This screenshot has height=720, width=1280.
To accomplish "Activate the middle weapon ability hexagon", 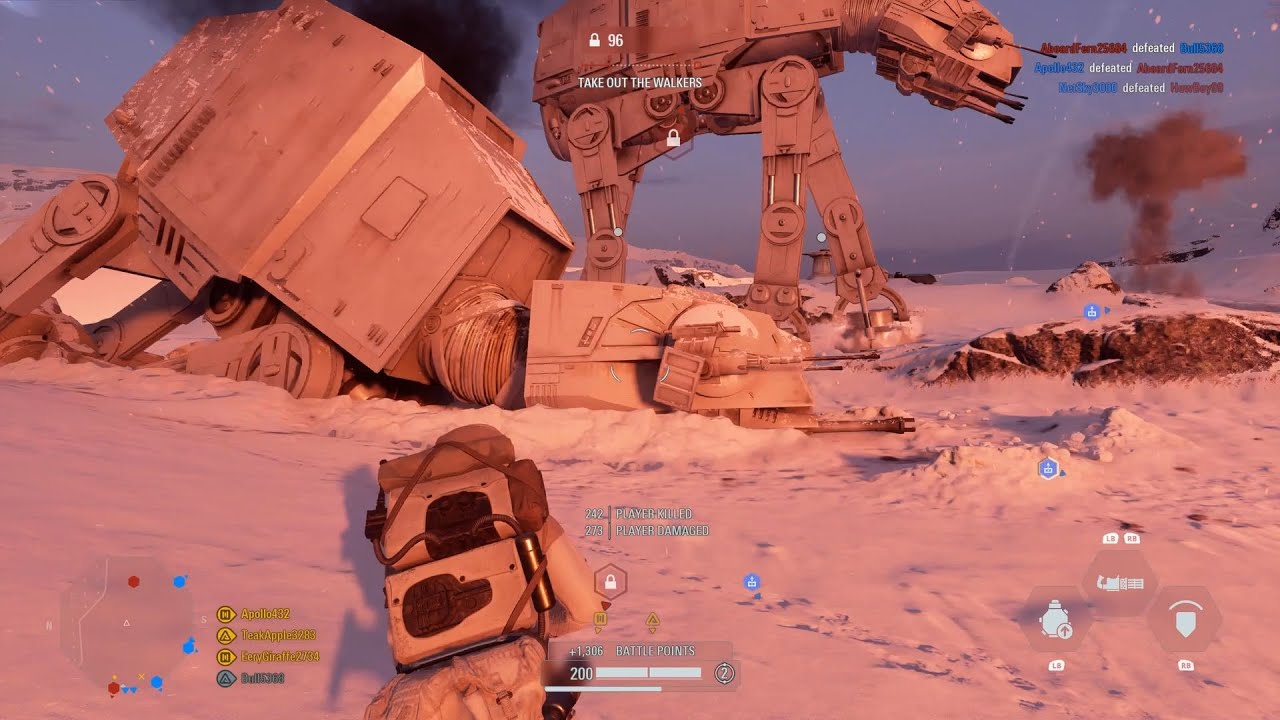I will coord(1119,582).
